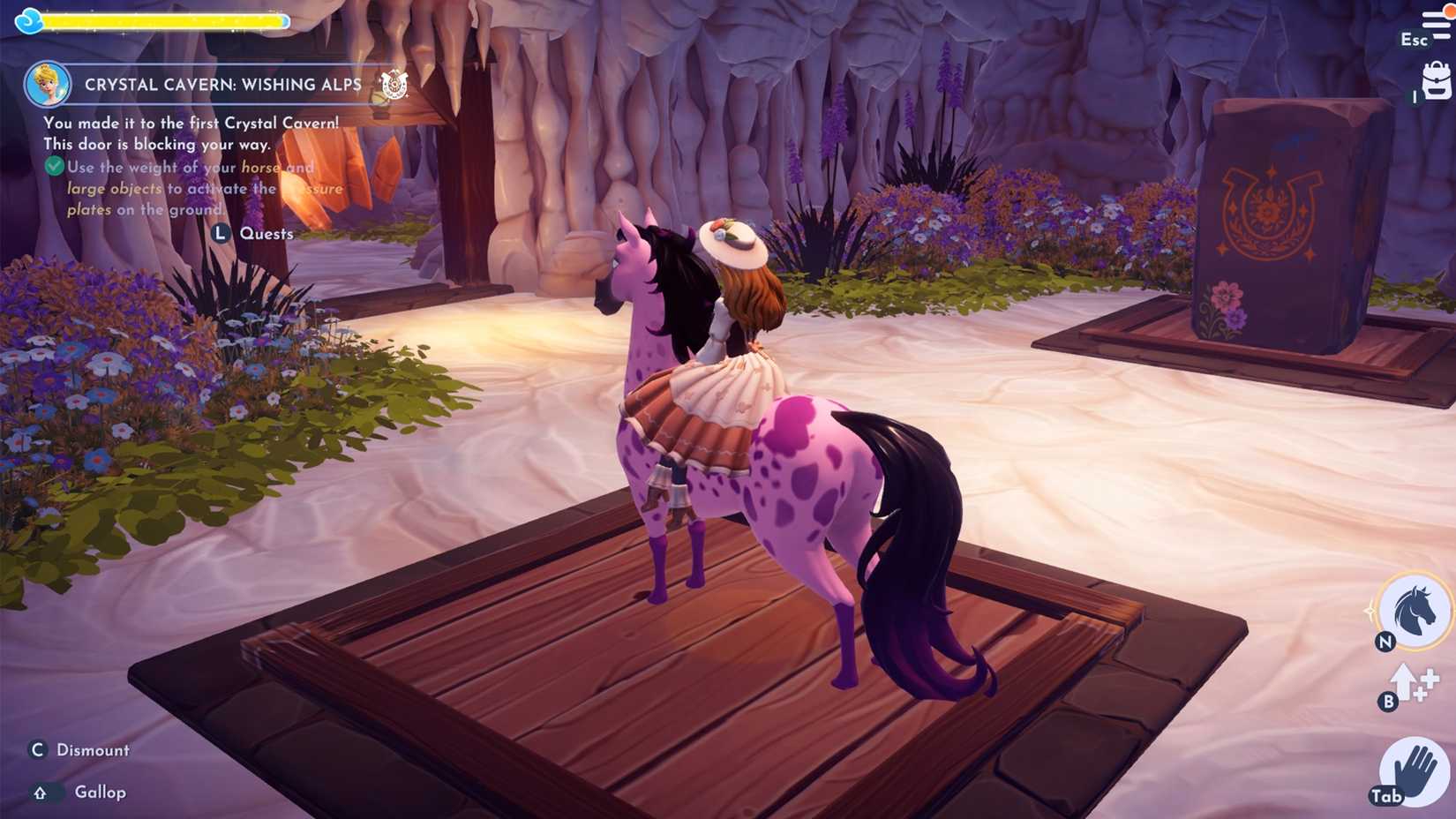Toggle the completed quest objective checkmark

[x=56, y=166]
